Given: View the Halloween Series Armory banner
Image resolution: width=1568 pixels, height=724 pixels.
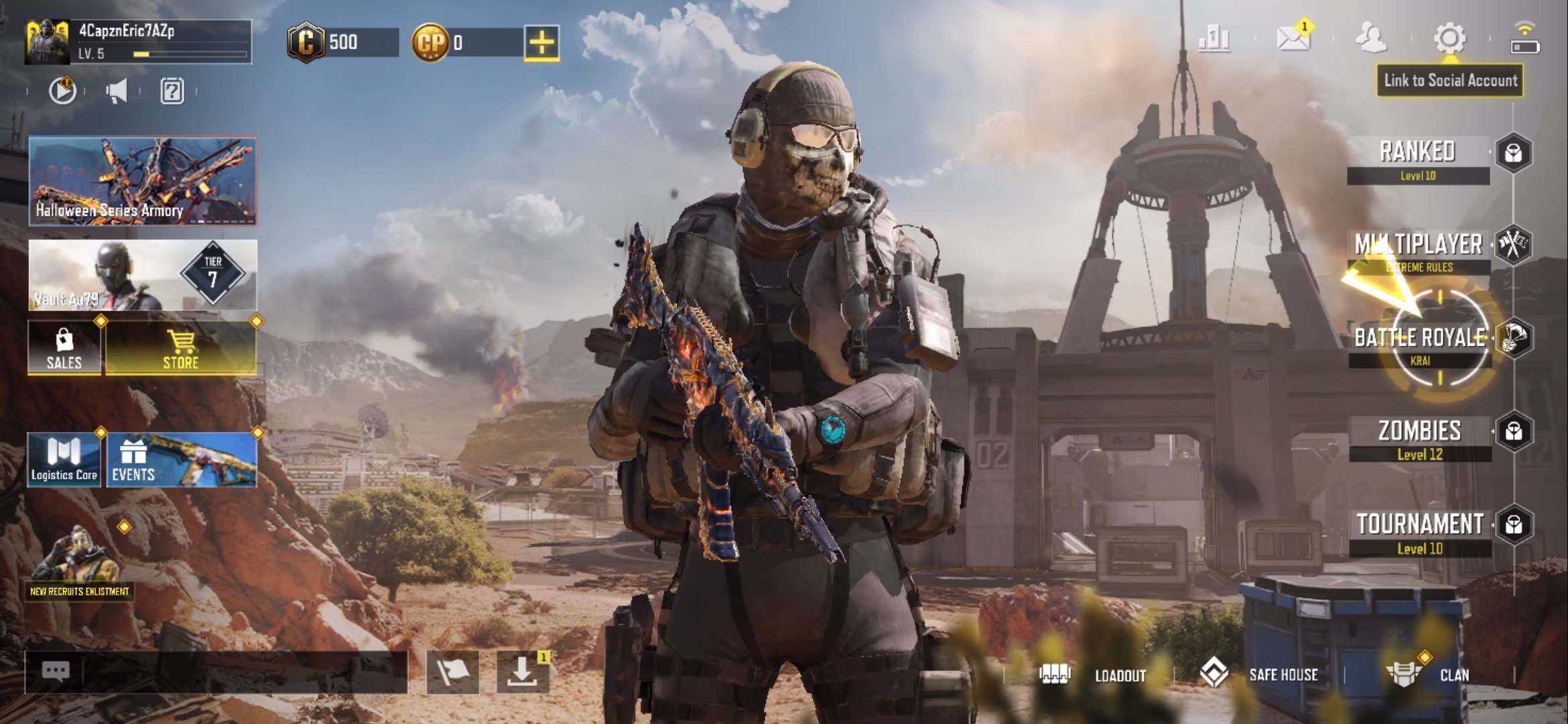Looking at the screenshot, I should point(143,181).
